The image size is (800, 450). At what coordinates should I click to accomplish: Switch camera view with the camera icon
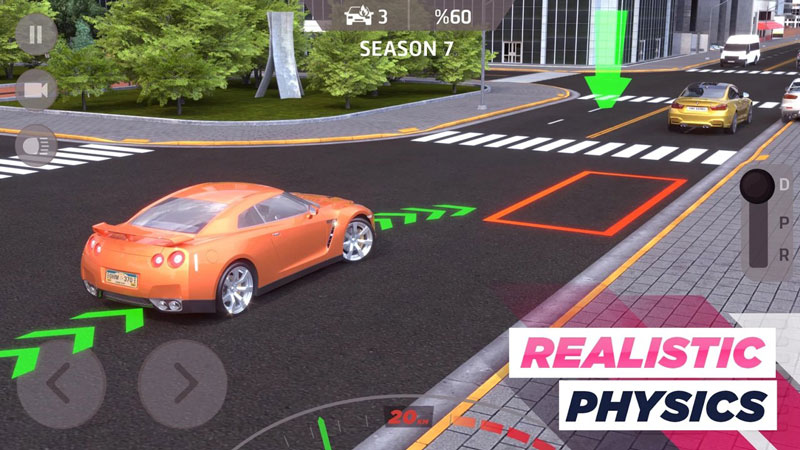click(37, 90)
